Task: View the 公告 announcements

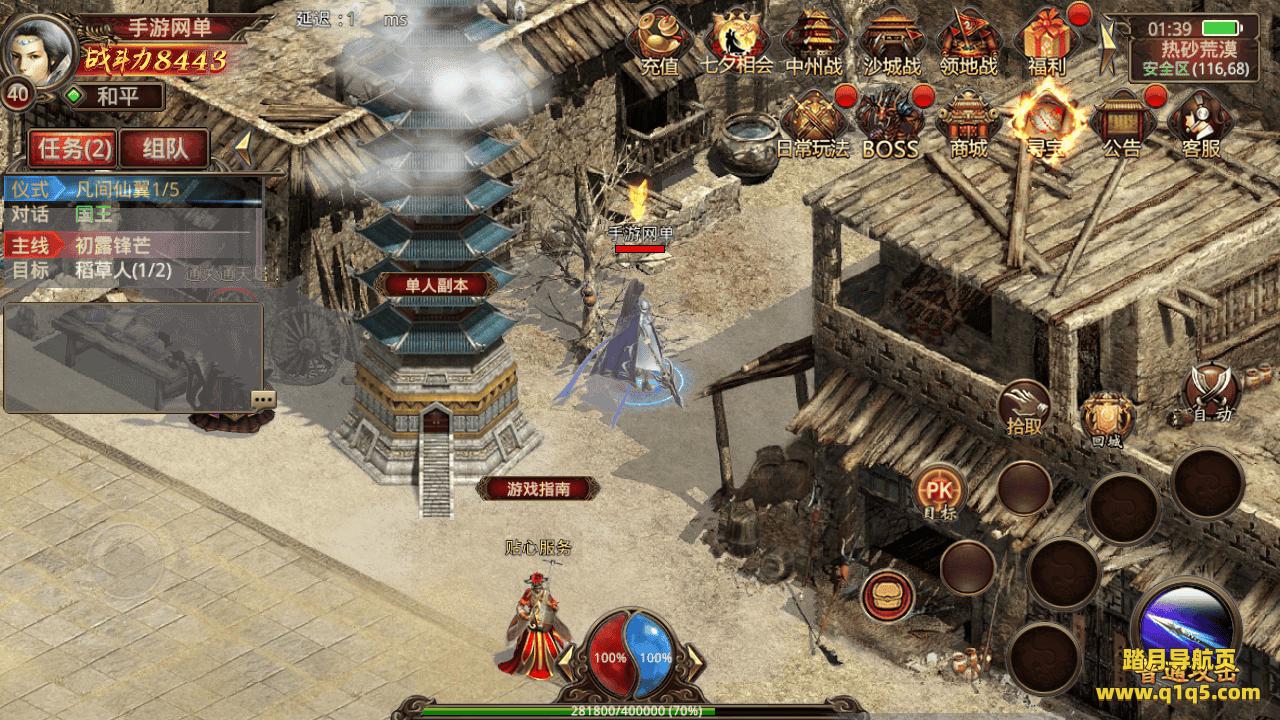Action: click(1121, 122)
